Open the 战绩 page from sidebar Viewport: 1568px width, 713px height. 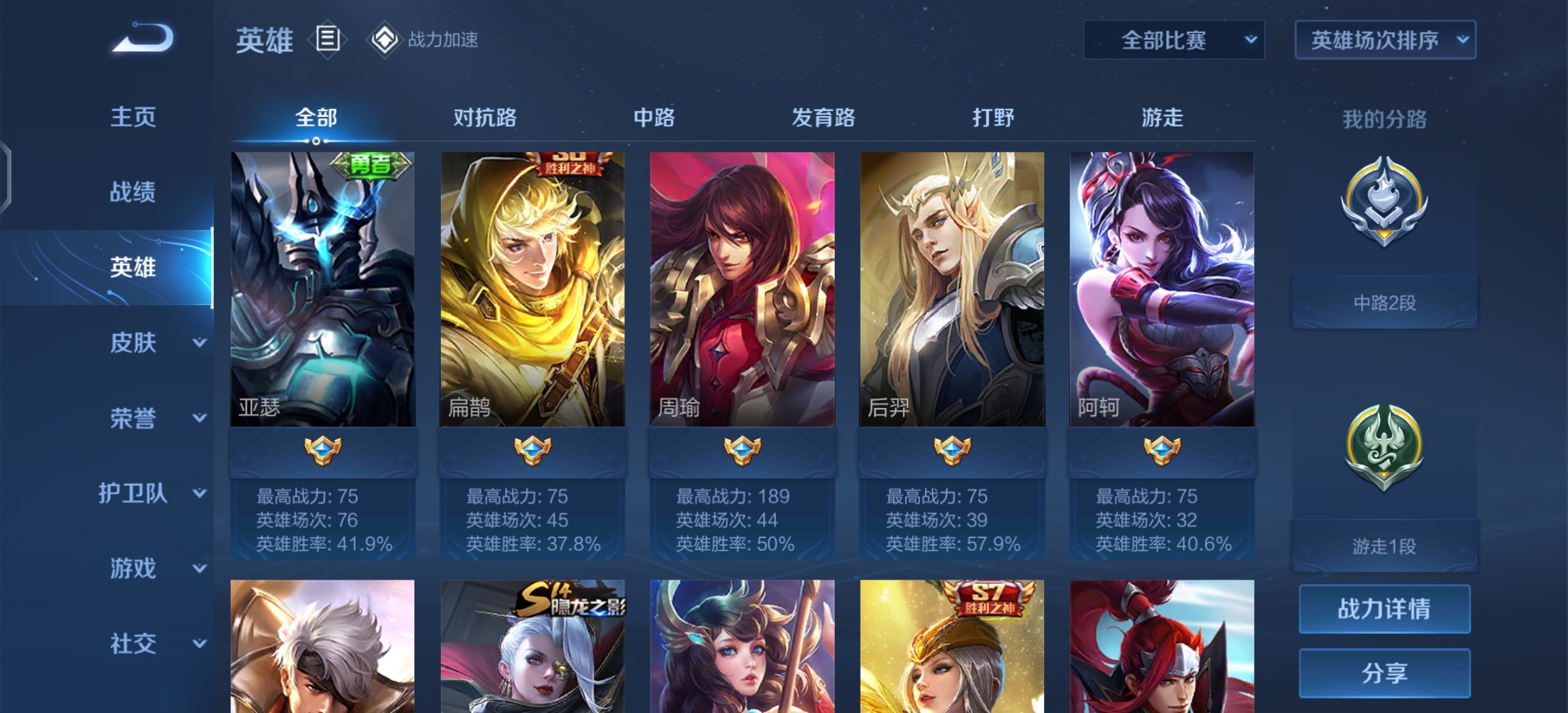click(132, 191)
